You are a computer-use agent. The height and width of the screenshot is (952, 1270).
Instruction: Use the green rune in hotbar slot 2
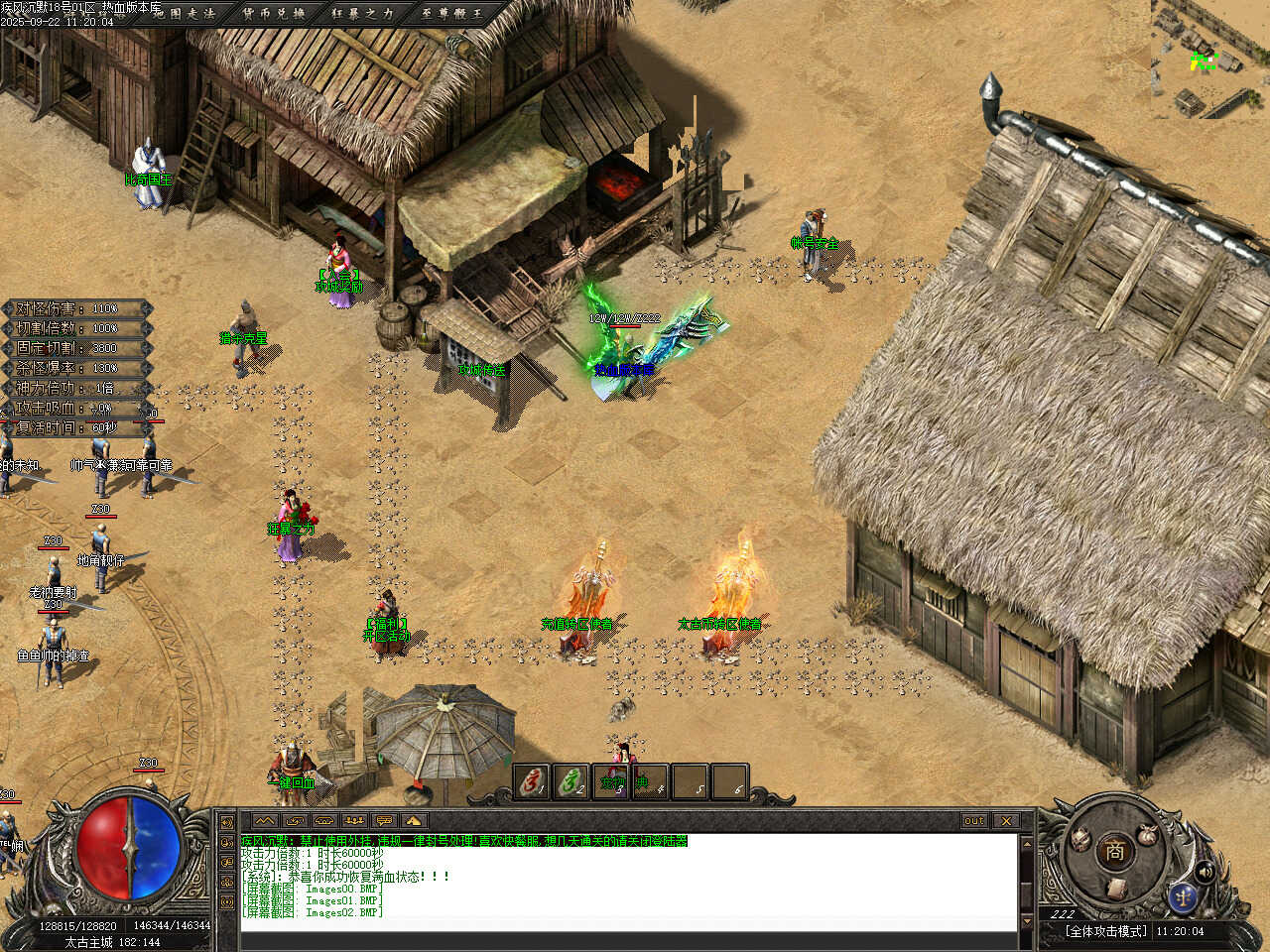point(571,782)
